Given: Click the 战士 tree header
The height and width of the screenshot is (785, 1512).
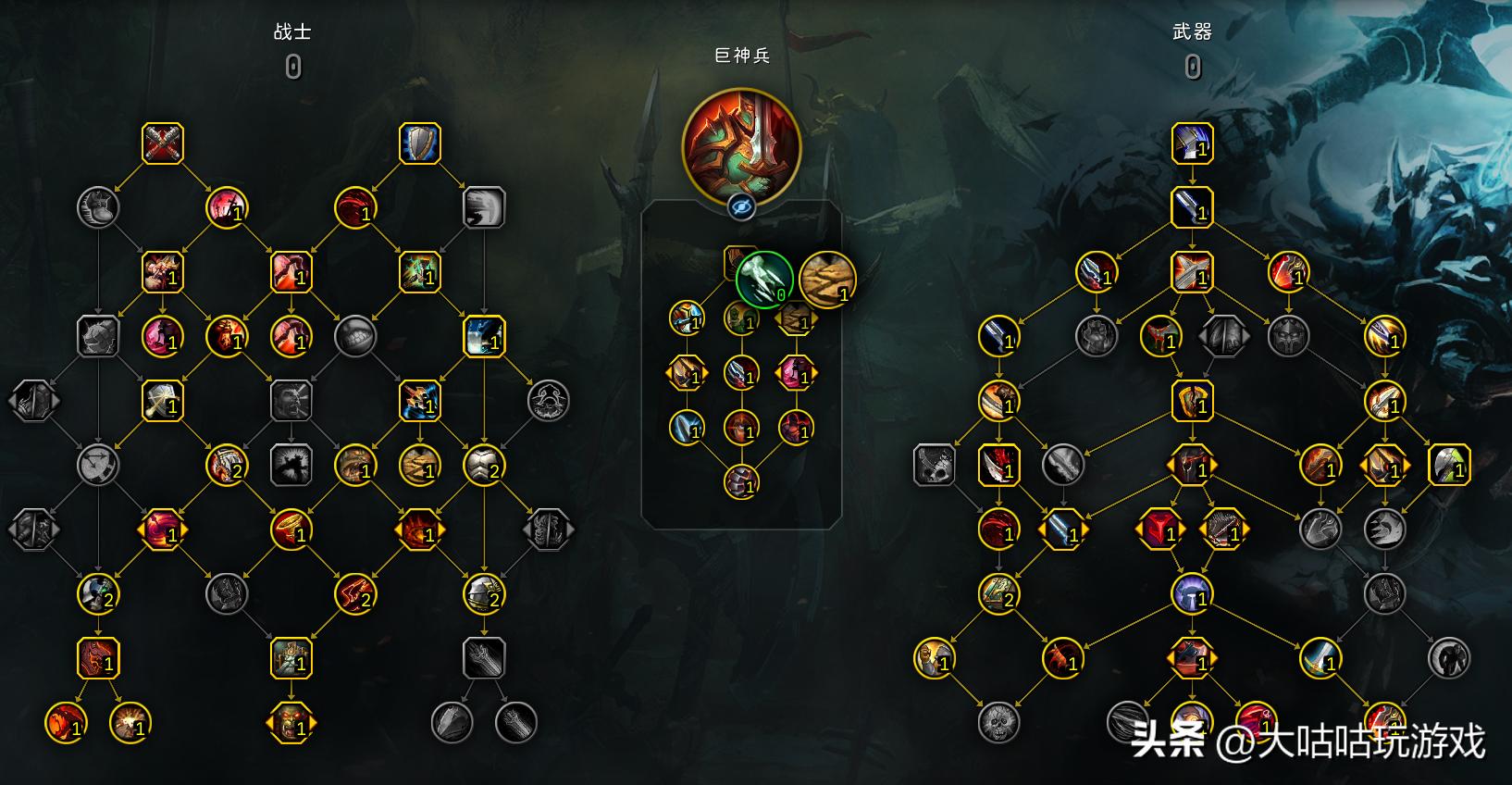Looking at the screenshot, I should point(294,31).
